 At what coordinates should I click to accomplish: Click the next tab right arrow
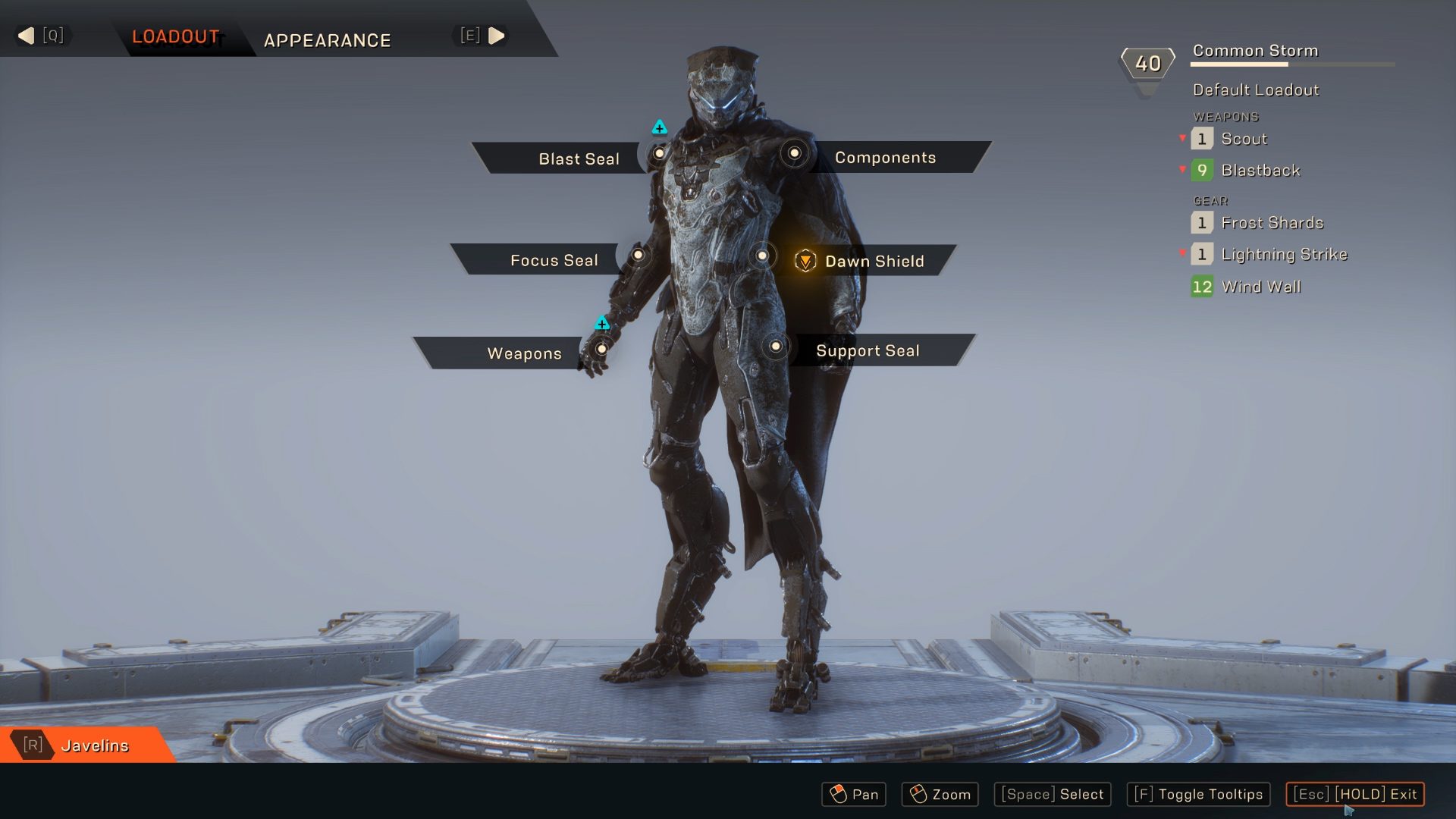pos(497,36)
